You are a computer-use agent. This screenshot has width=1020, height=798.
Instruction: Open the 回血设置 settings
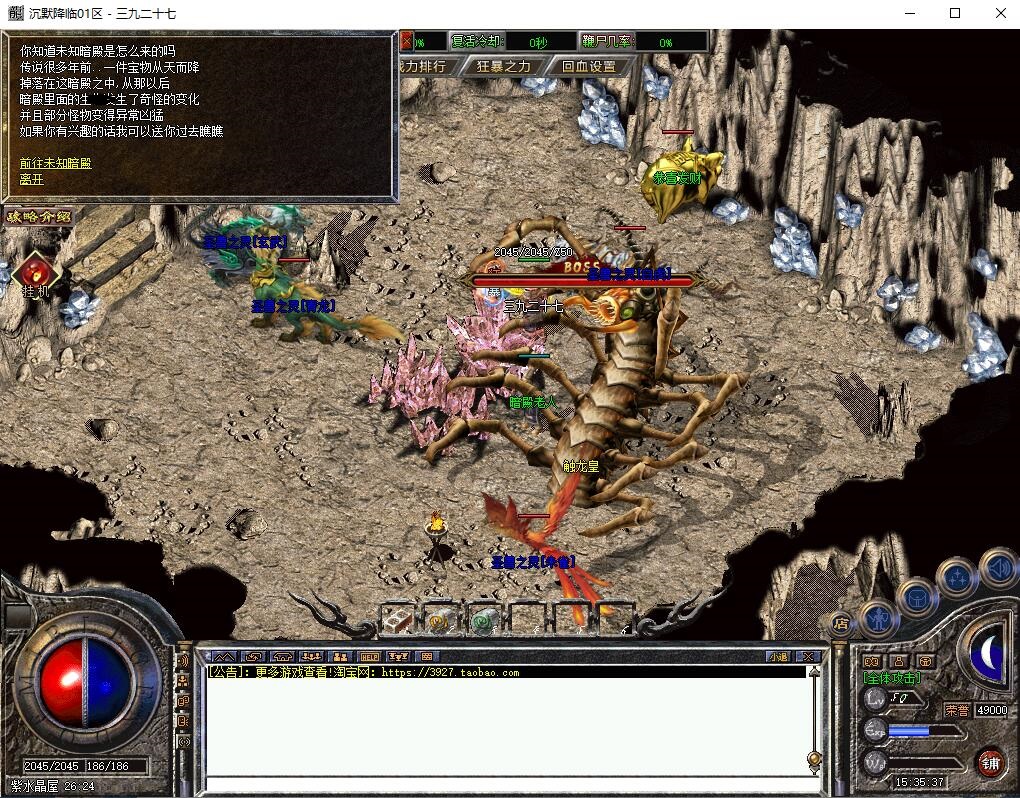(589, 67)
